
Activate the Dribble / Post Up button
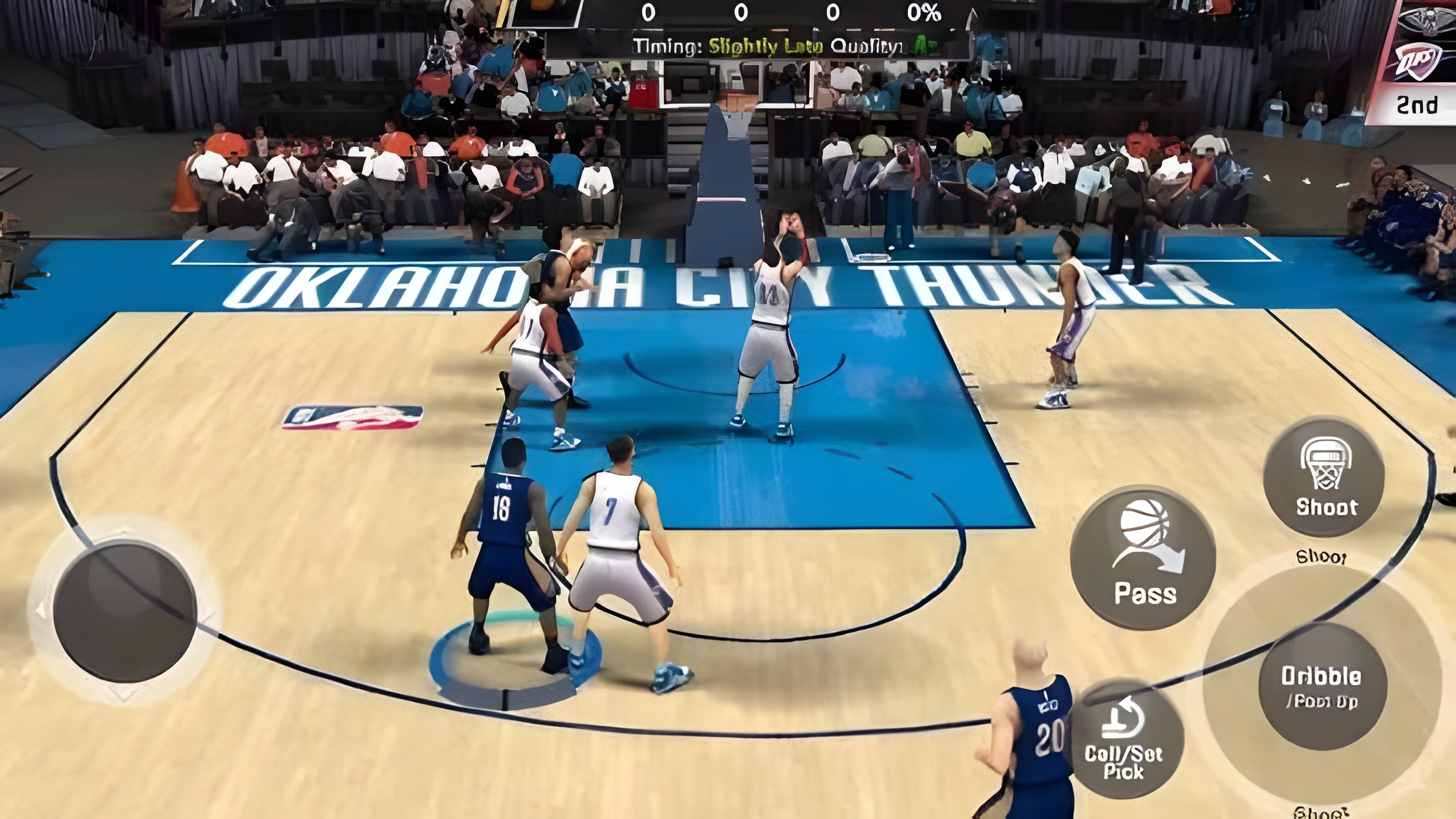click(x=1322, y=686)
